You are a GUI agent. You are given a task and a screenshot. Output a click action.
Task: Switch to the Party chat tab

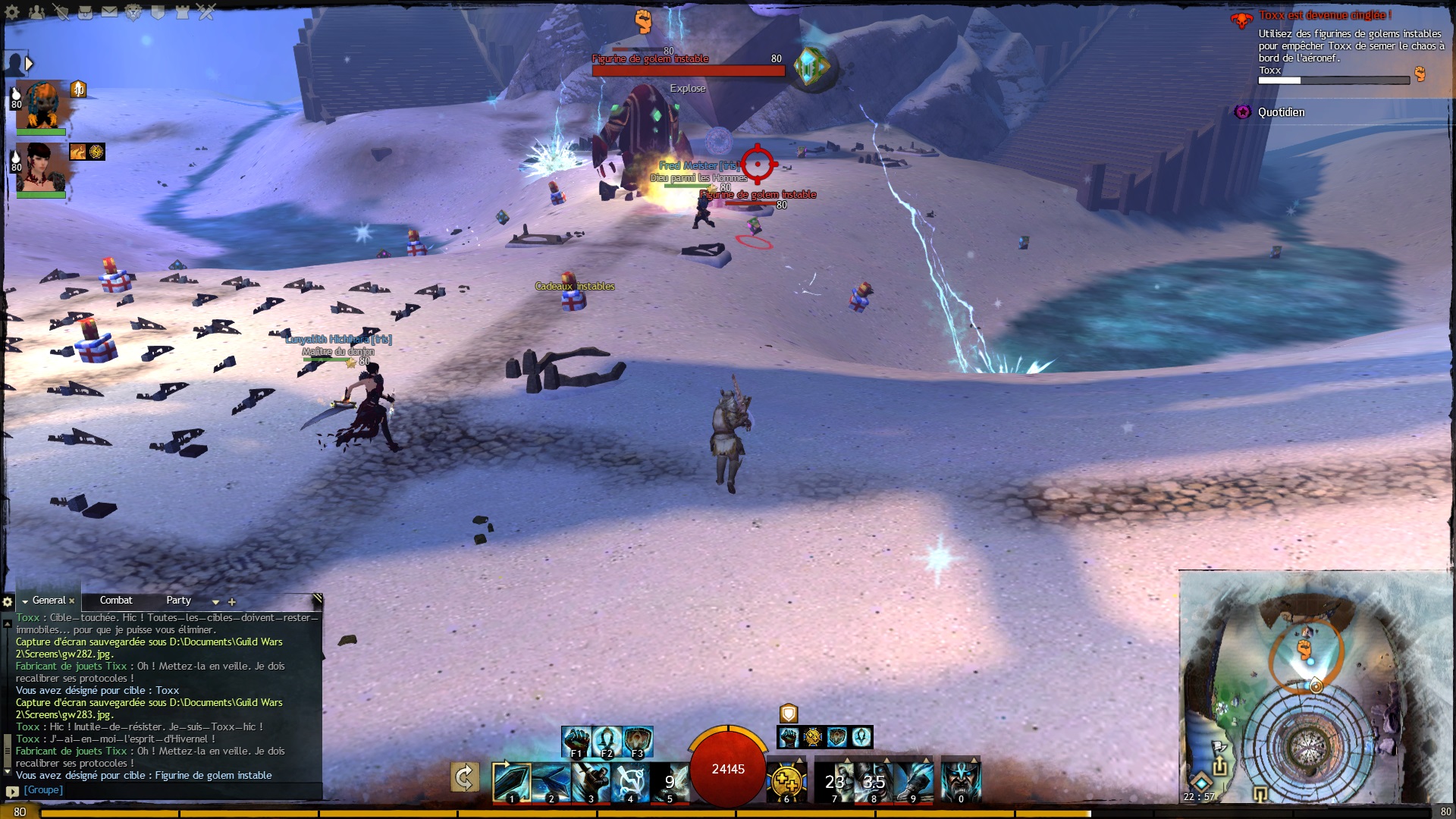click(179, 601)
